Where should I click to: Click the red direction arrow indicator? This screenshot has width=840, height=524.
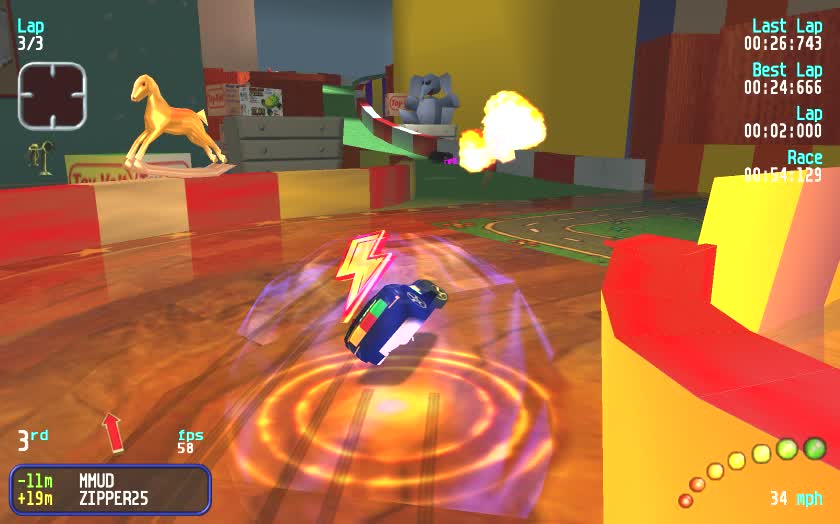click(113, 431)
